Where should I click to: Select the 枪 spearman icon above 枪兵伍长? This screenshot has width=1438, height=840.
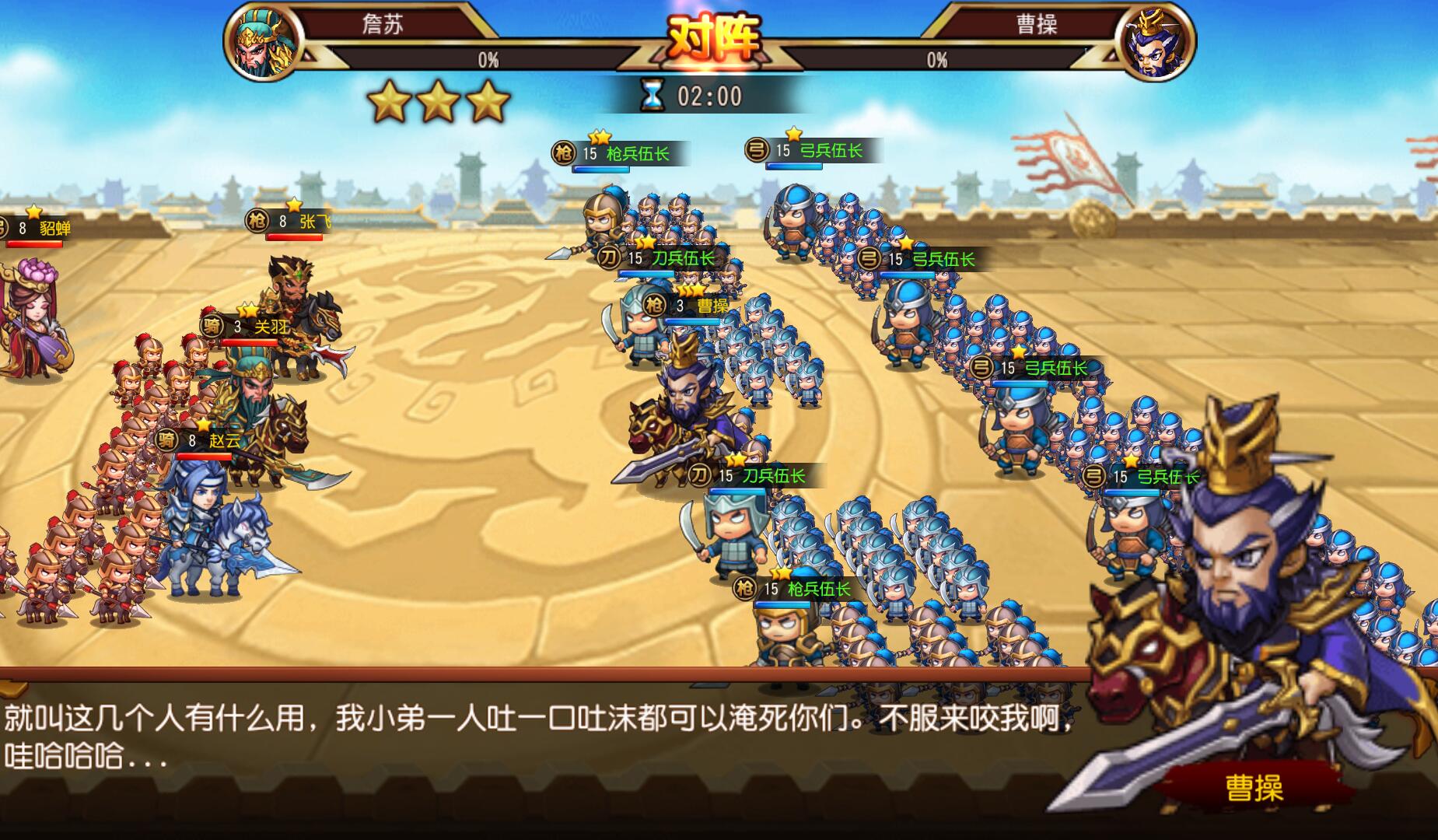pos(562,154)
